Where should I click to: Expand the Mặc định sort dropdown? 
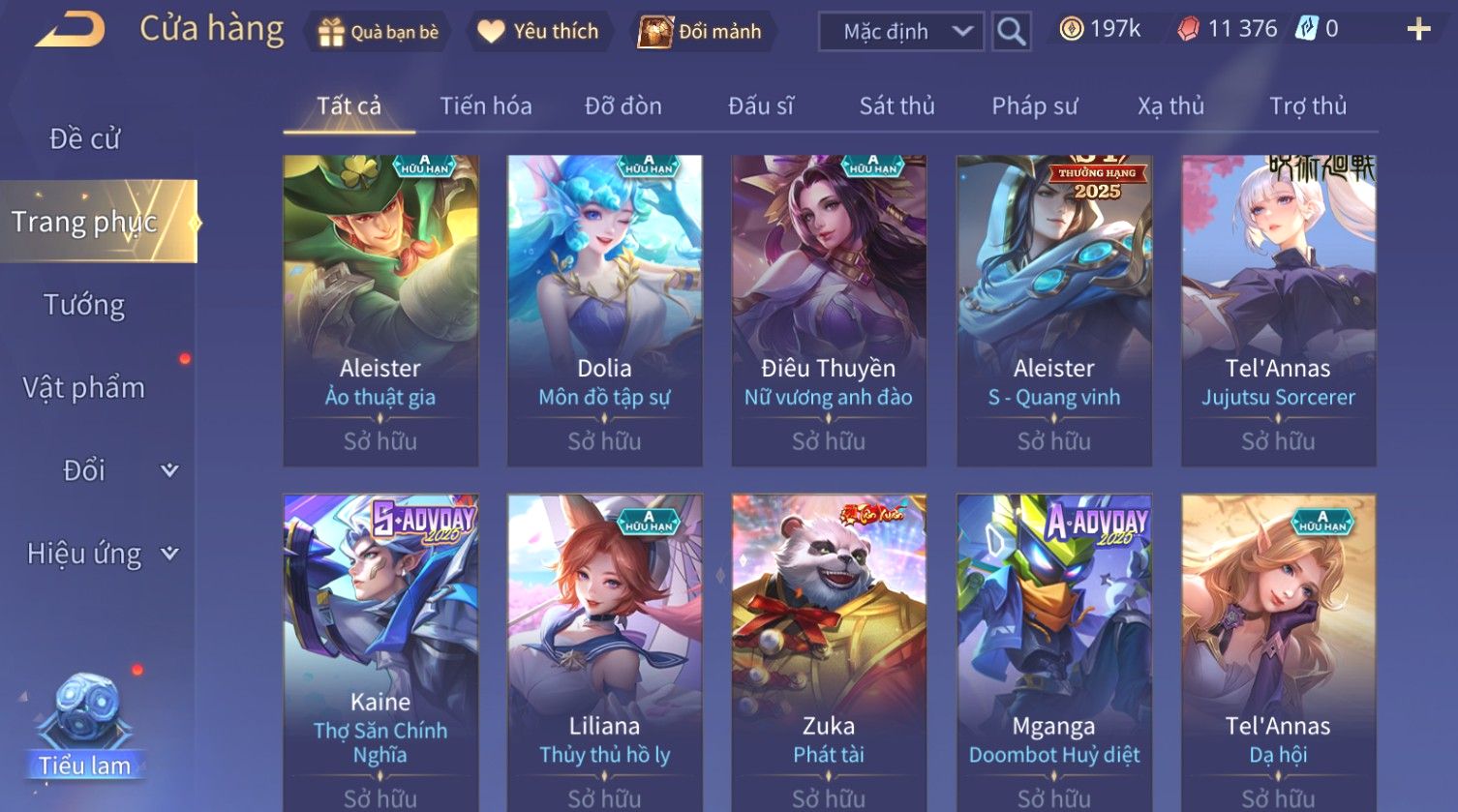point(901,32)
